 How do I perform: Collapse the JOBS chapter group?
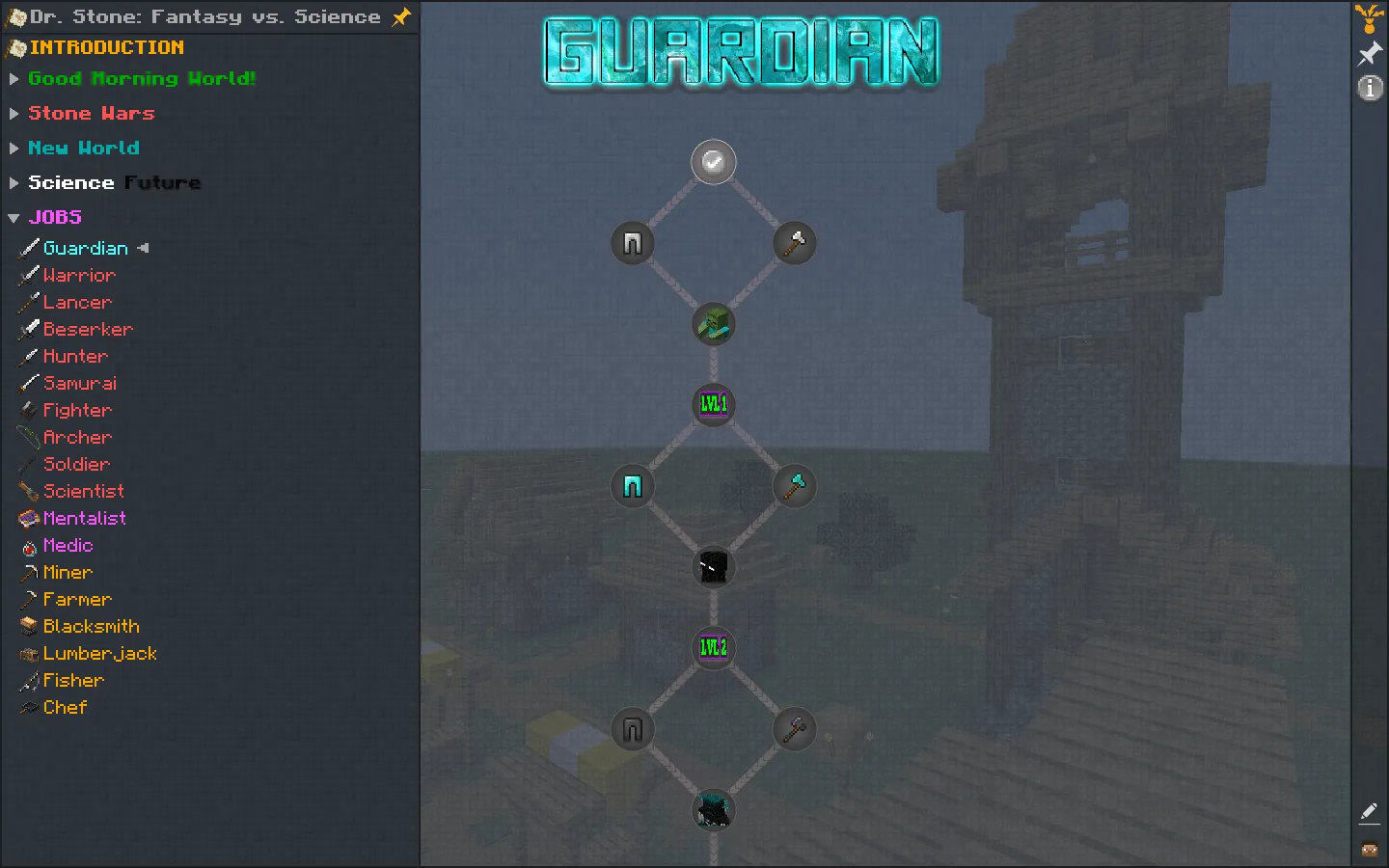point(55,216)
